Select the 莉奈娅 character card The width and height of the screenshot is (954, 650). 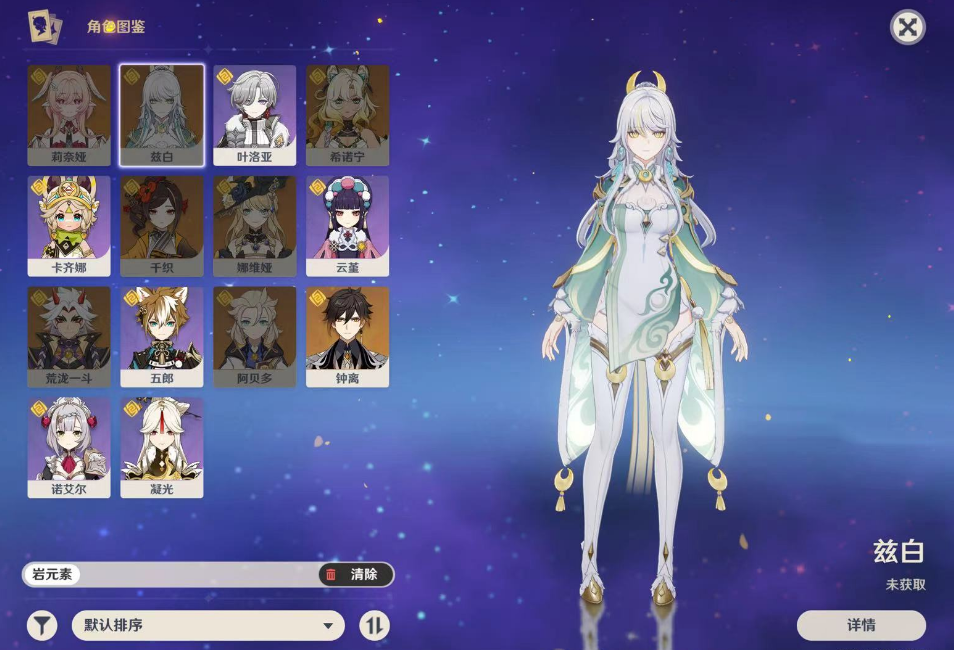pyautogui.click(x=69, y=115)
